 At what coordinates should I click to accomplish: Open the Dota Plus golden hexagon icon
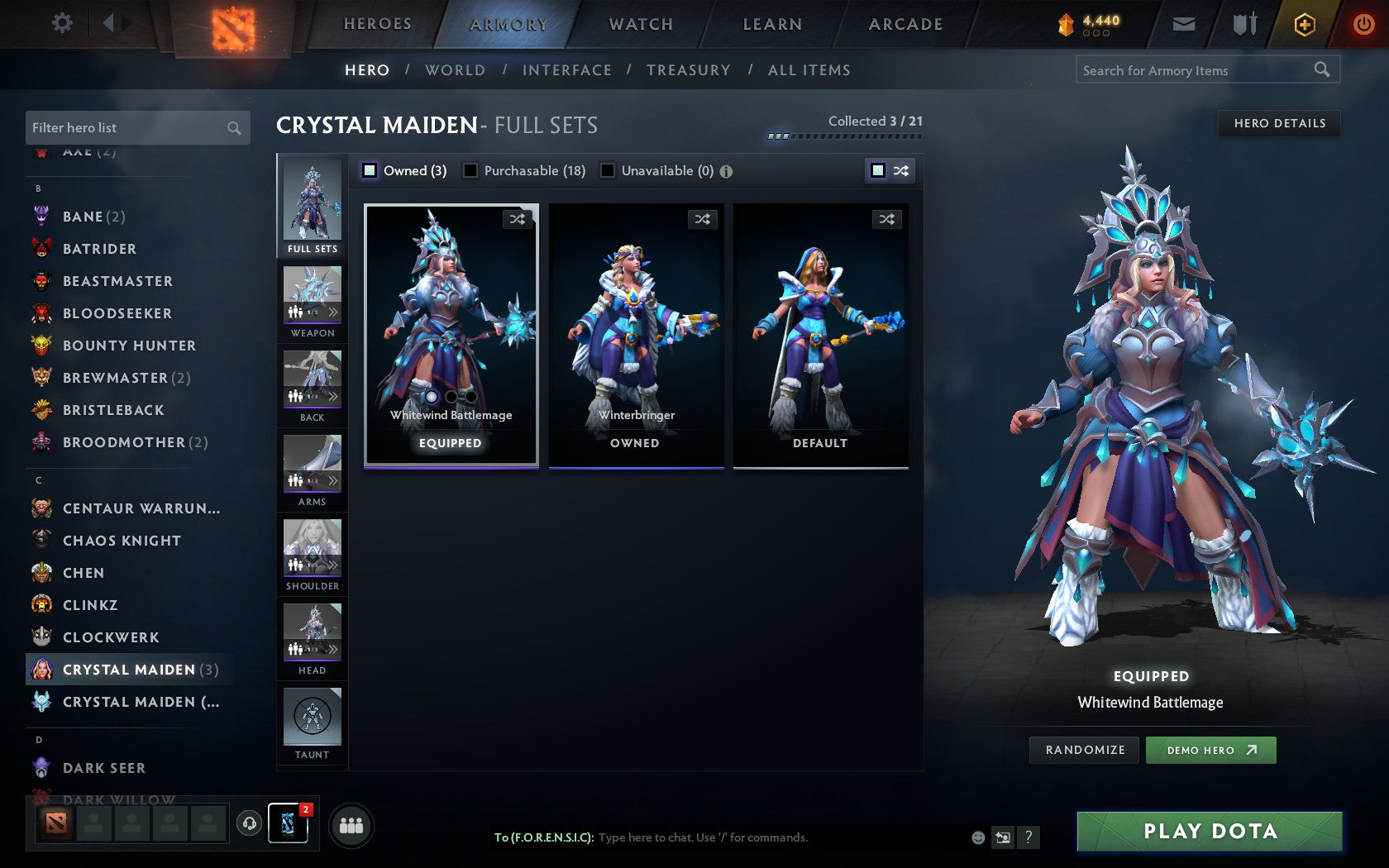click(x=1305, y=24)
